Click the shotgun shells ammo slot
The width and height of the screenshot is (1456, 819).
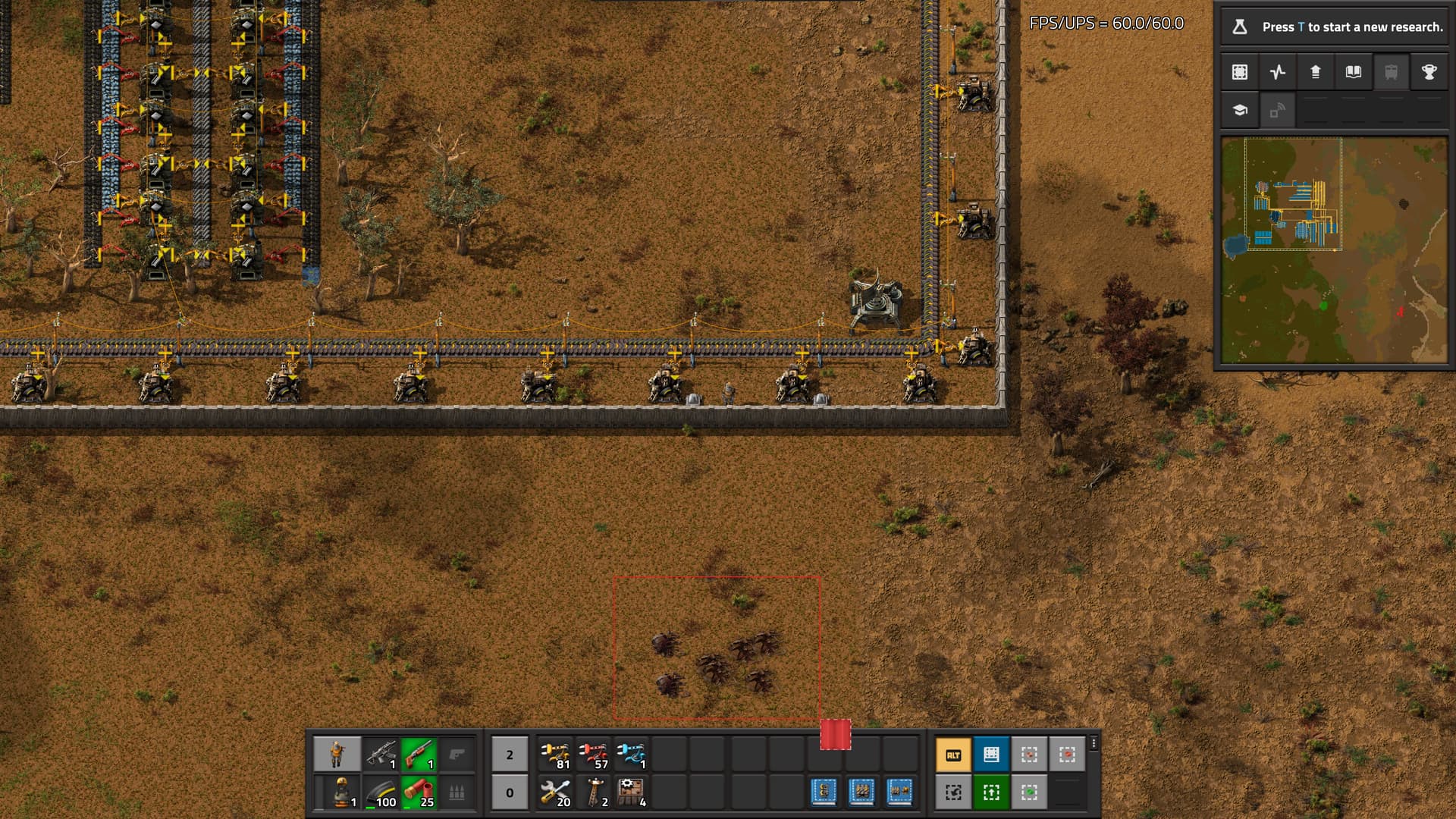419,792
